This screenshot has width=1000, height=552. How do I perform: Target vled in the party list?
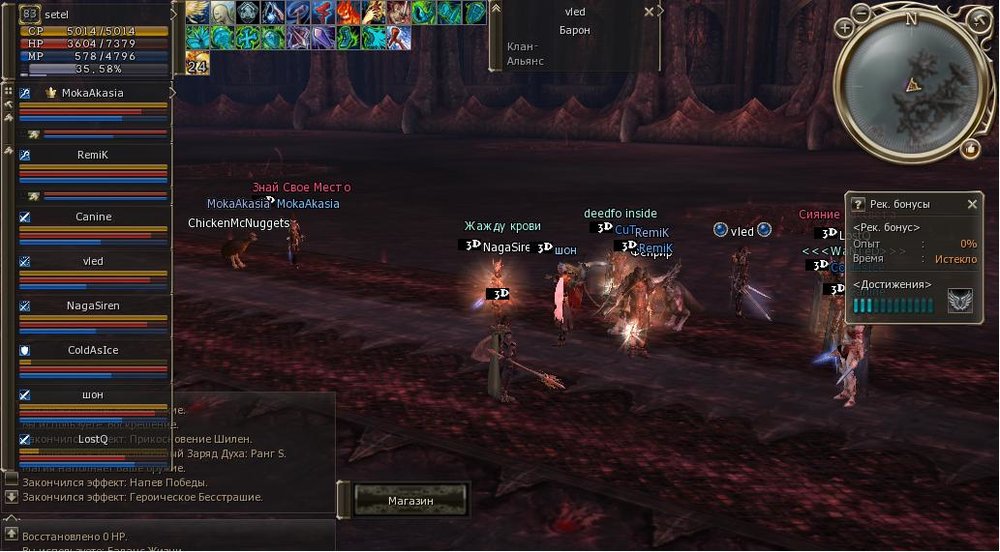point(93,261)
